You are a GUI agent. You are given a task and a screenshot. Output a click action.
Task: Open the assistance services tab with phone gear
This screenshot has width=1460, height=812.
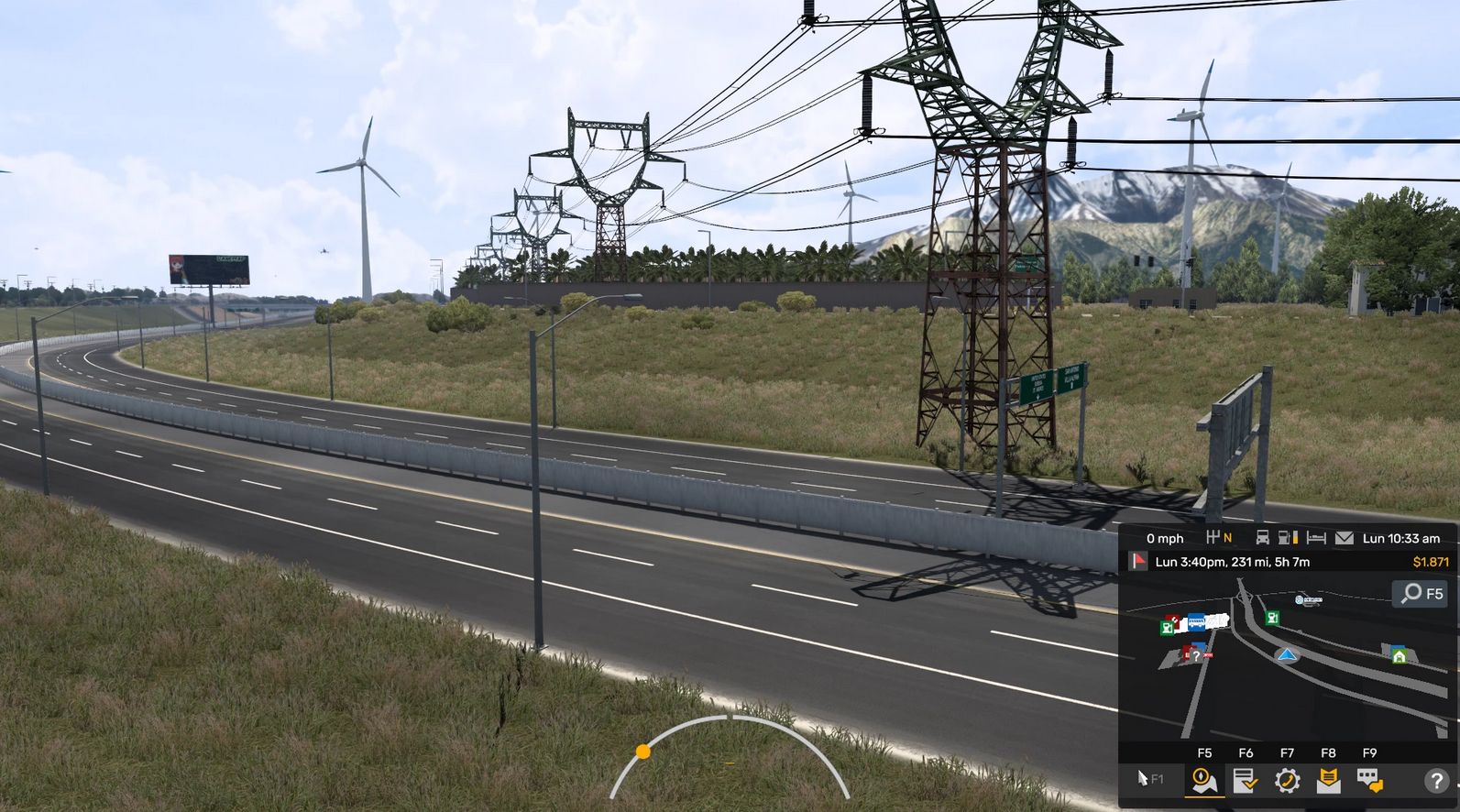(x=1287, y=781)
